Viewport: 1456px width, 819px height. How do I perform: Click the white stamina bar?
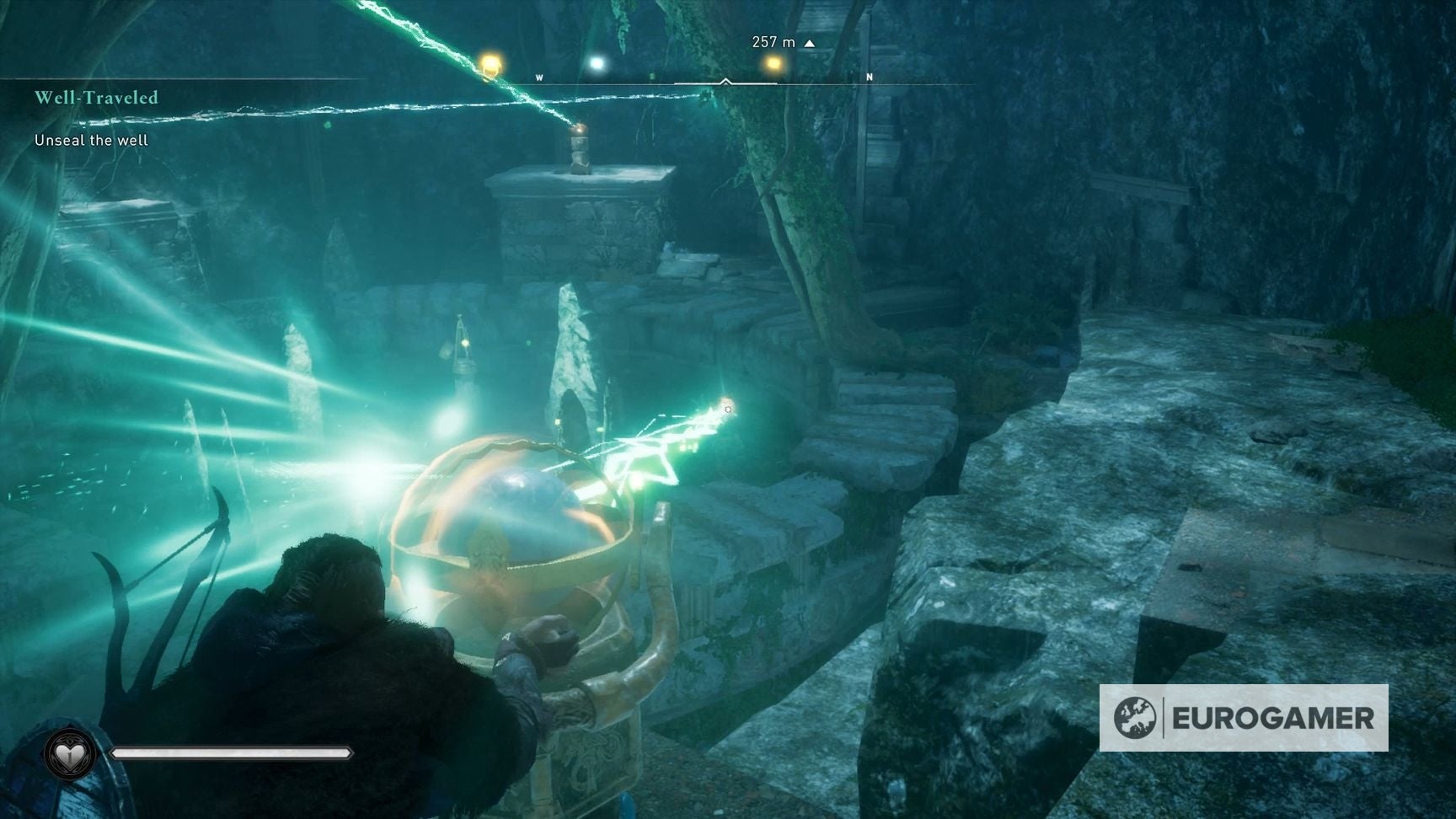[232, 754]
